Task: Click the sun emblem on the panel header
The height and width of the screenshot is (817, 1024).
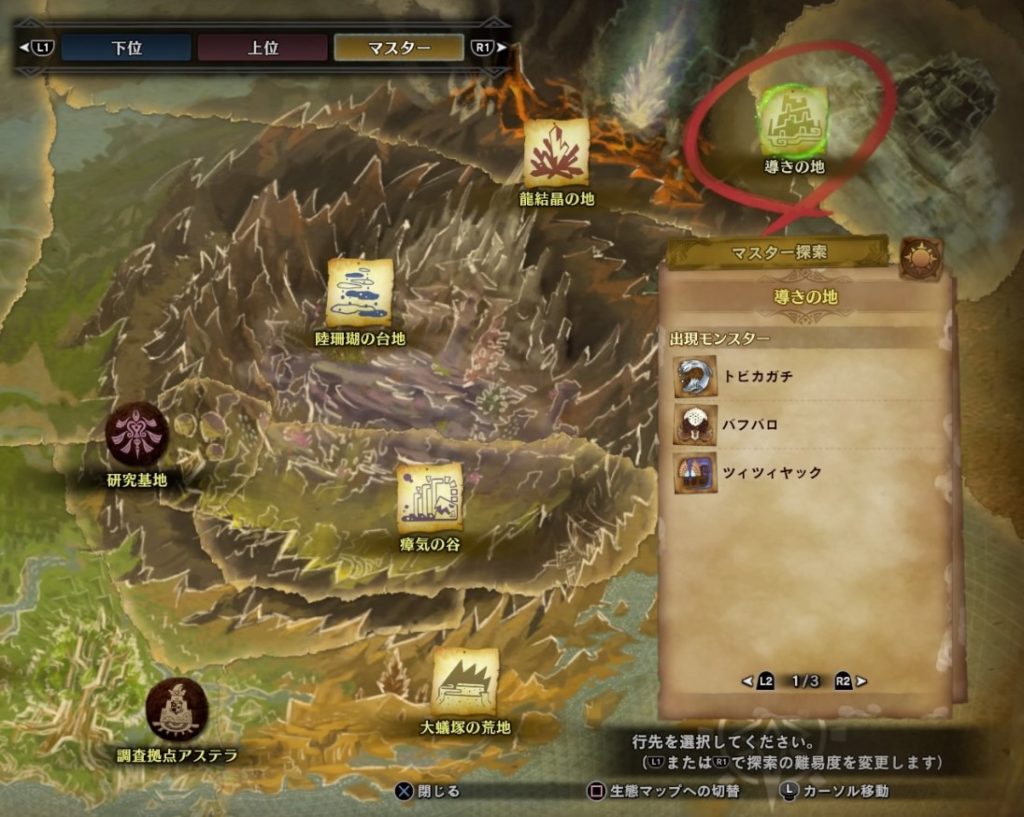Action: tap(920, 257)
